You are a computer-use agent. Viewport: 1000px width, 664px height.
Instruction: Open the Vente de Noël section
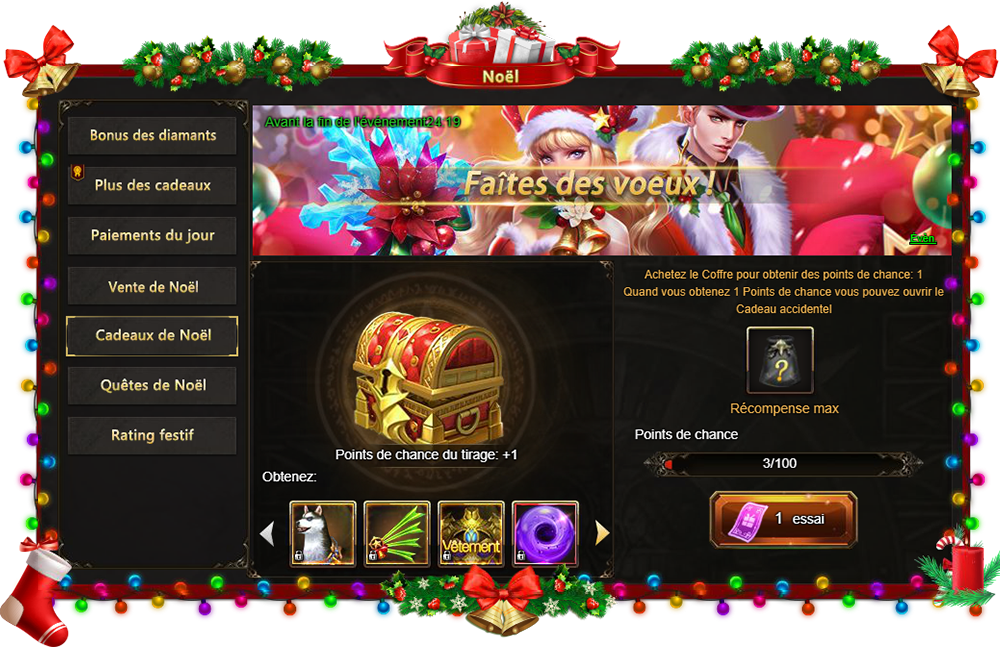pos(152,287)
